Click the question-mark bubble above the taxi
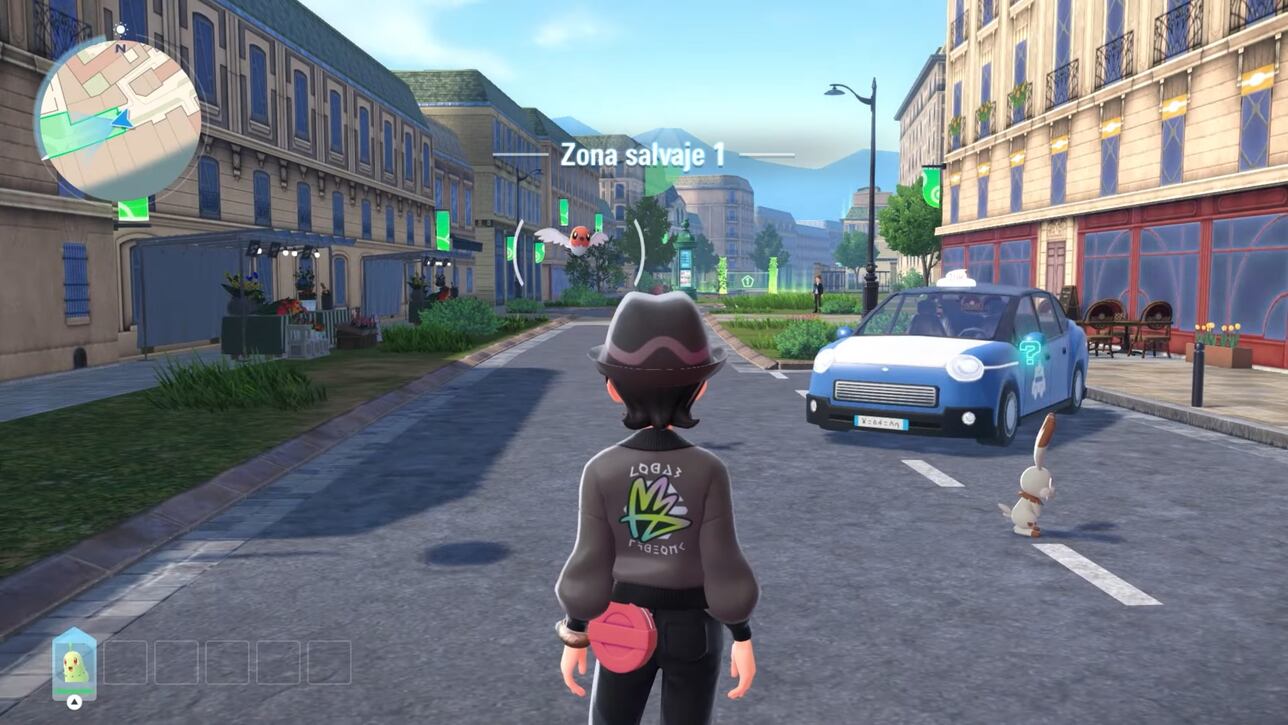Image resolution: width=1288 pixels, height=725 pixels. 1030,353
